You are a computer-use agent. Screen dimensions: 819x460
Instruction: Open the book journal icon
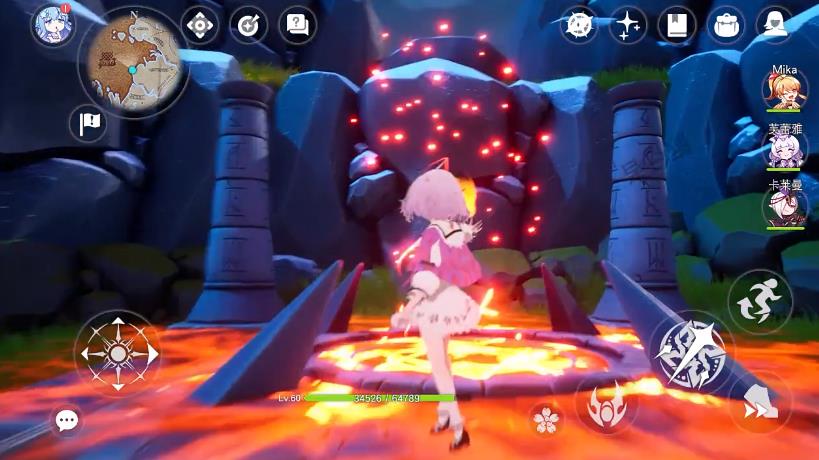coord(677,25)
